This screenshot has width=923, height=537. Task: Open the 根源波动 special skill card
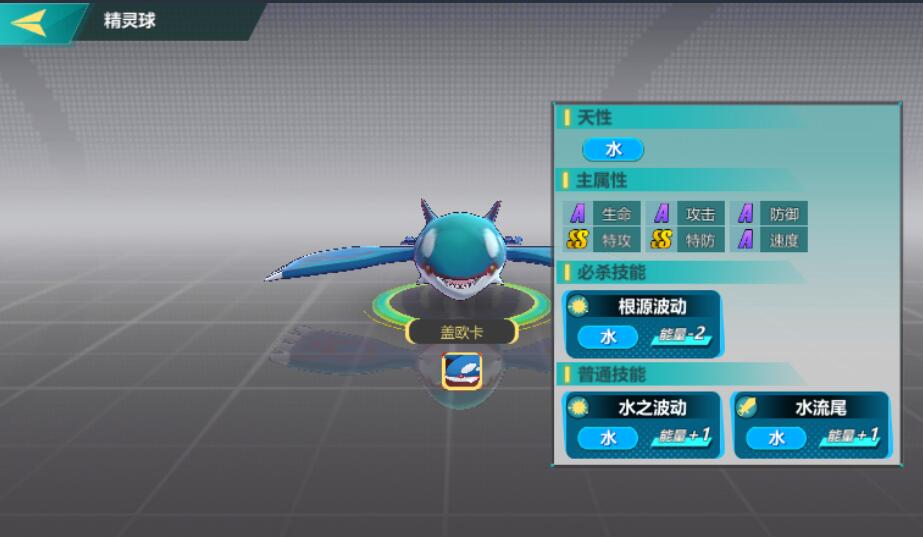[x=643, y=323]
